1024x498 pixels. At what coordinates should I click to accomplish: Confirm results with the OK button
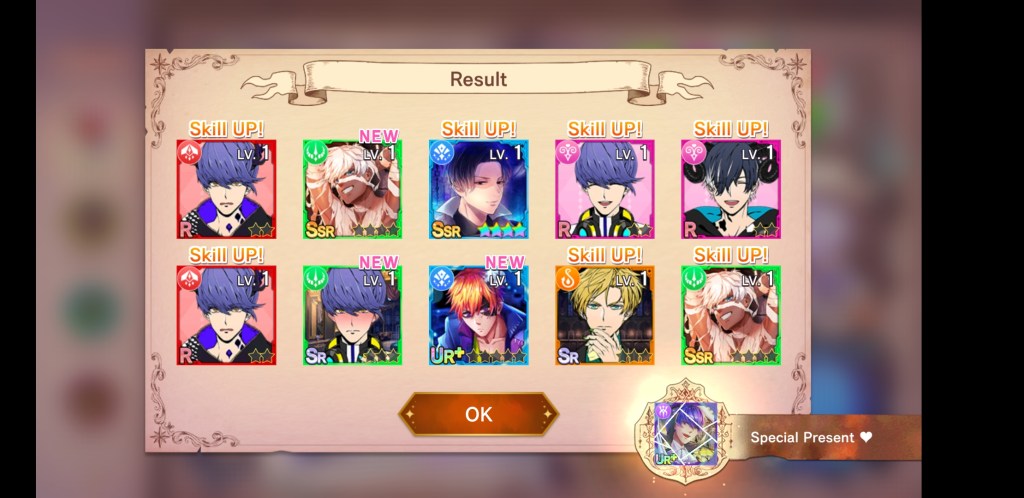pos(479,414)
